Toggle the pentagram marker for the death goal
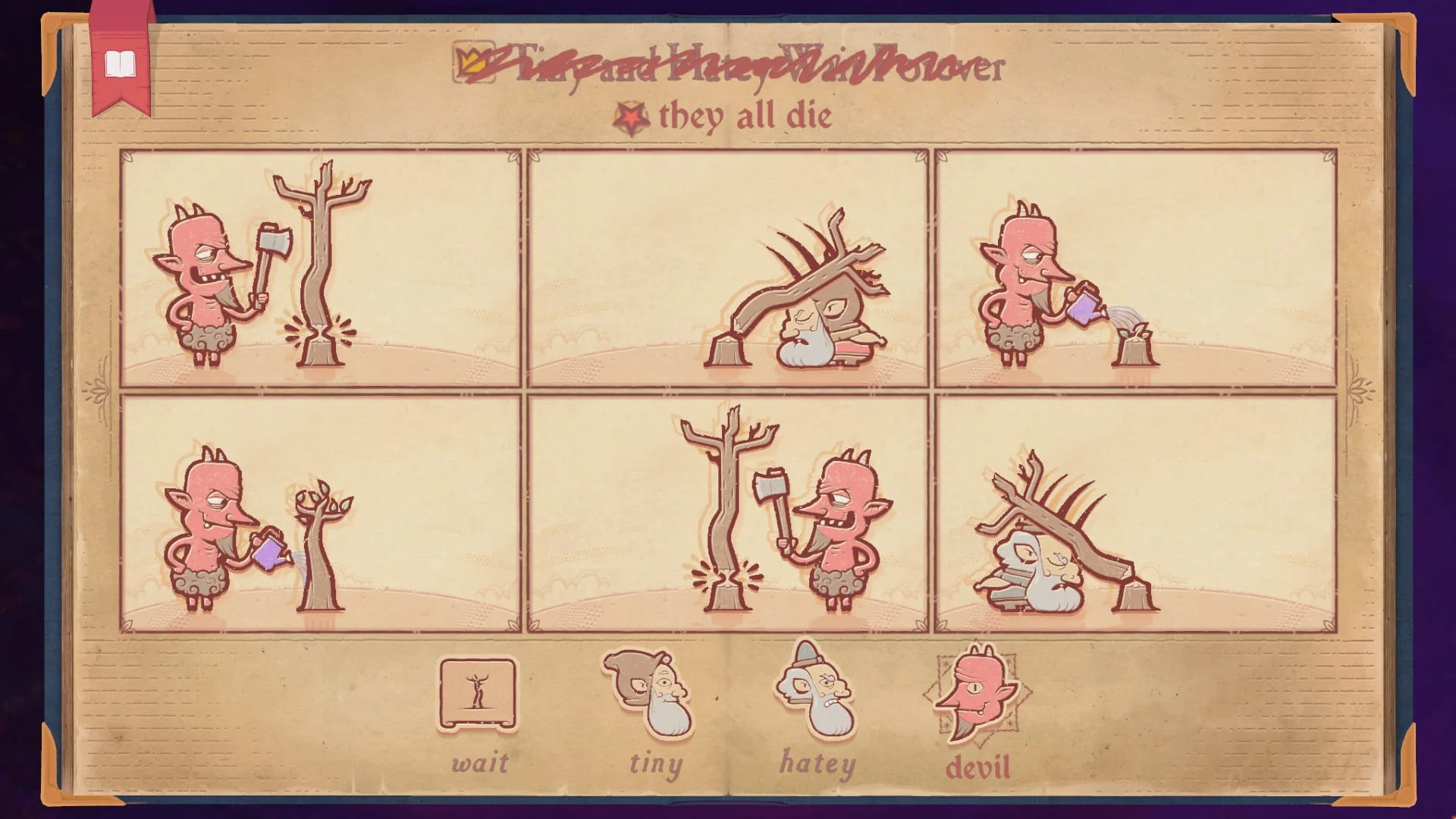 [x=632, y=116]
